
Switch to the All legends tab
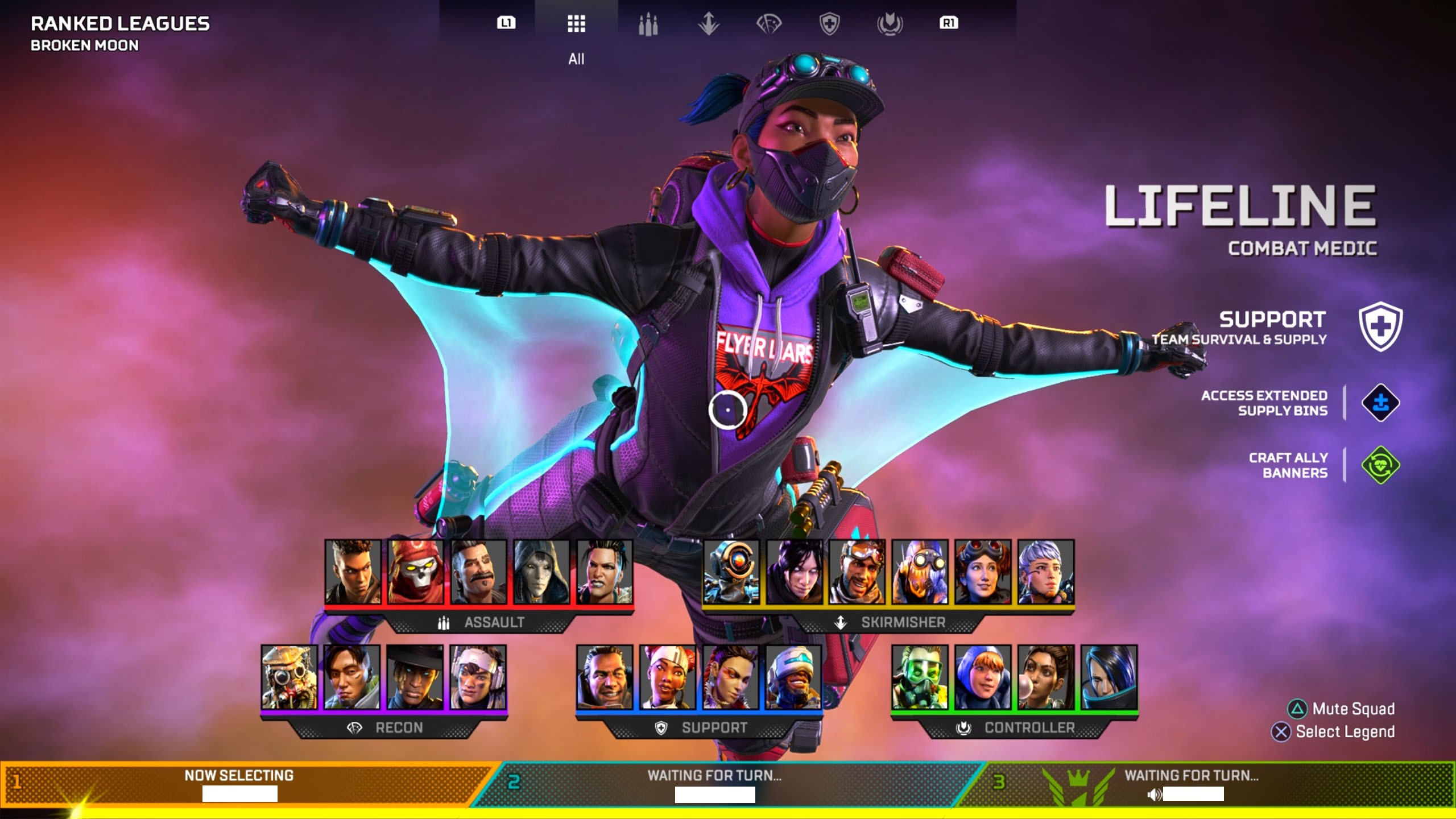click(x=576, y=24)
